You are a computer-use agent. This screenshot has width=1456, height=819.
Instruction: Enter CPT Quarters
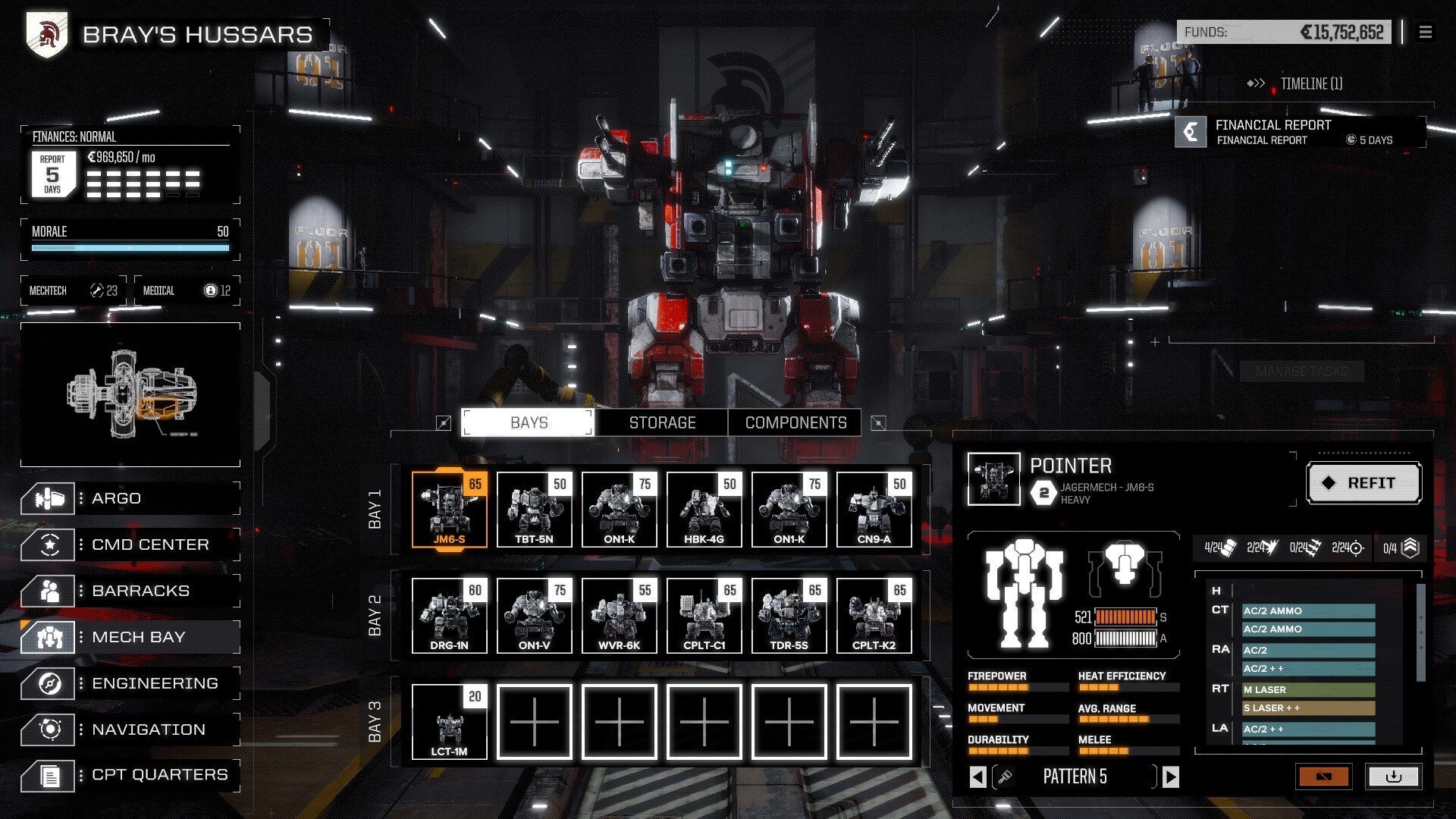pyautogui.click(x=130, y=775)
